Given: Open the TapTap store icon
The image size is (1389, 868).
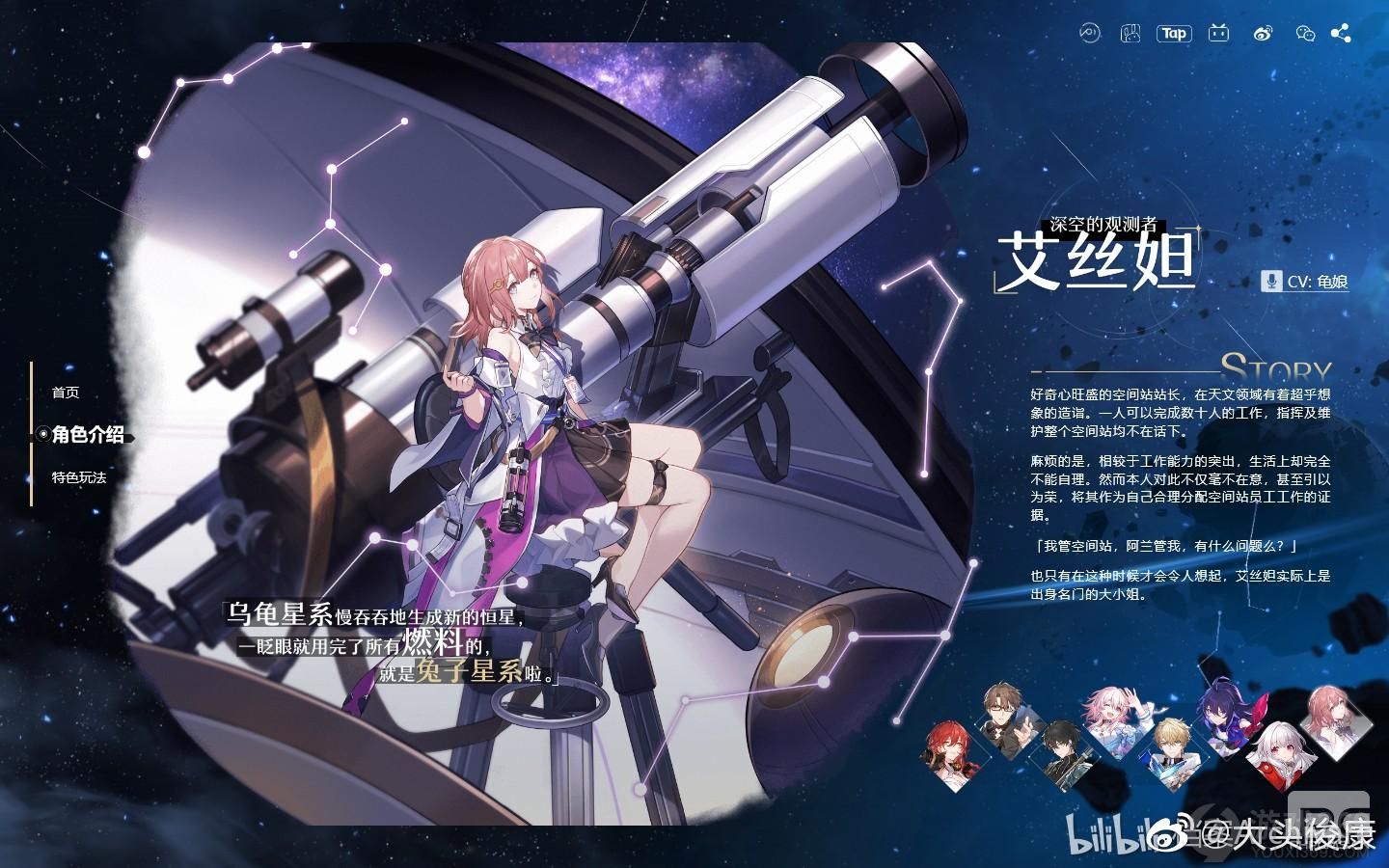Looking at the screenshot, I should tap(1174, 33).
